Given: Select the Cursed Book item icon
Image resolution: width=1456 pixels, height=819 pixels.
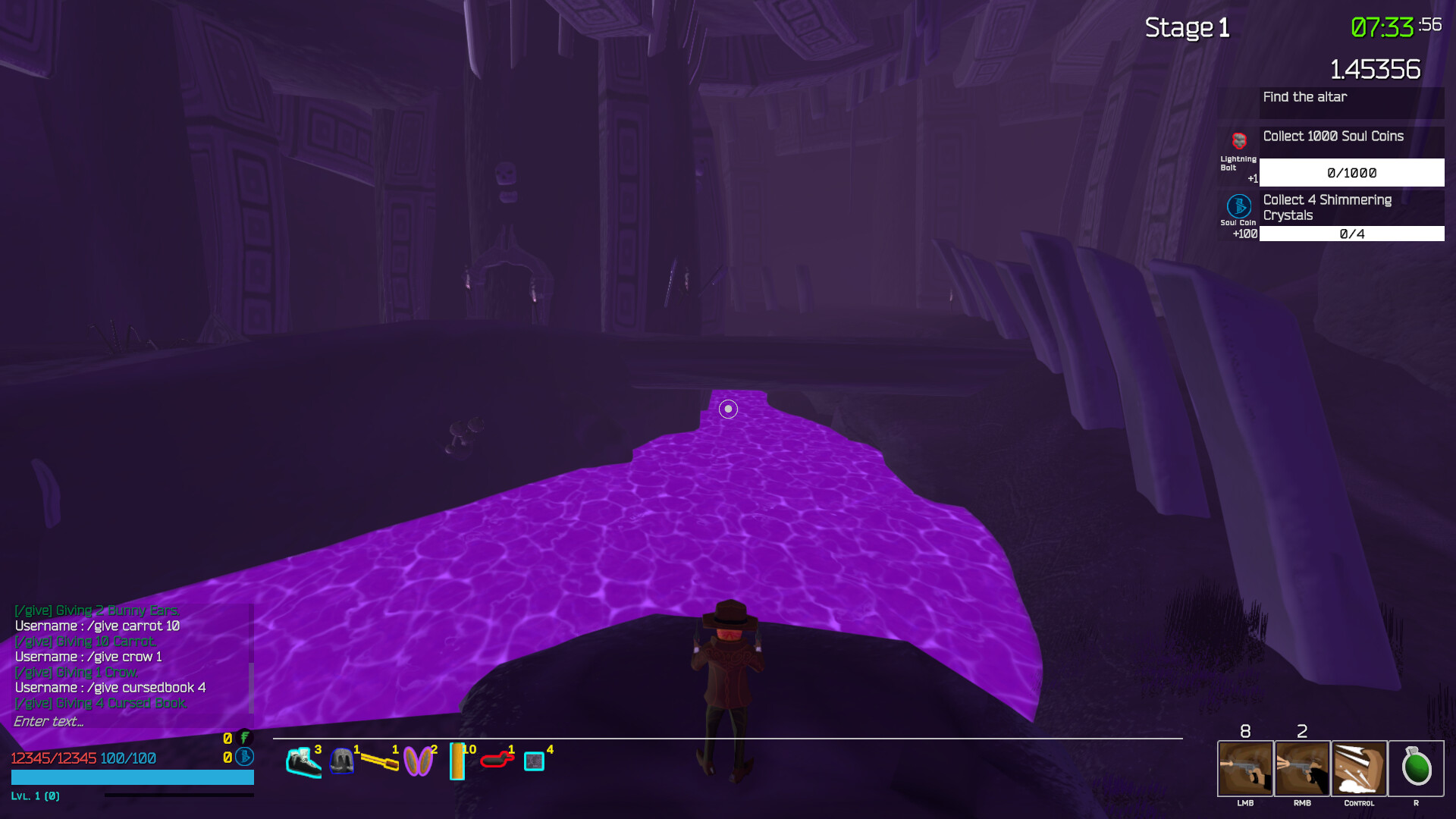Looking at the screenshot, I should 535,761.
